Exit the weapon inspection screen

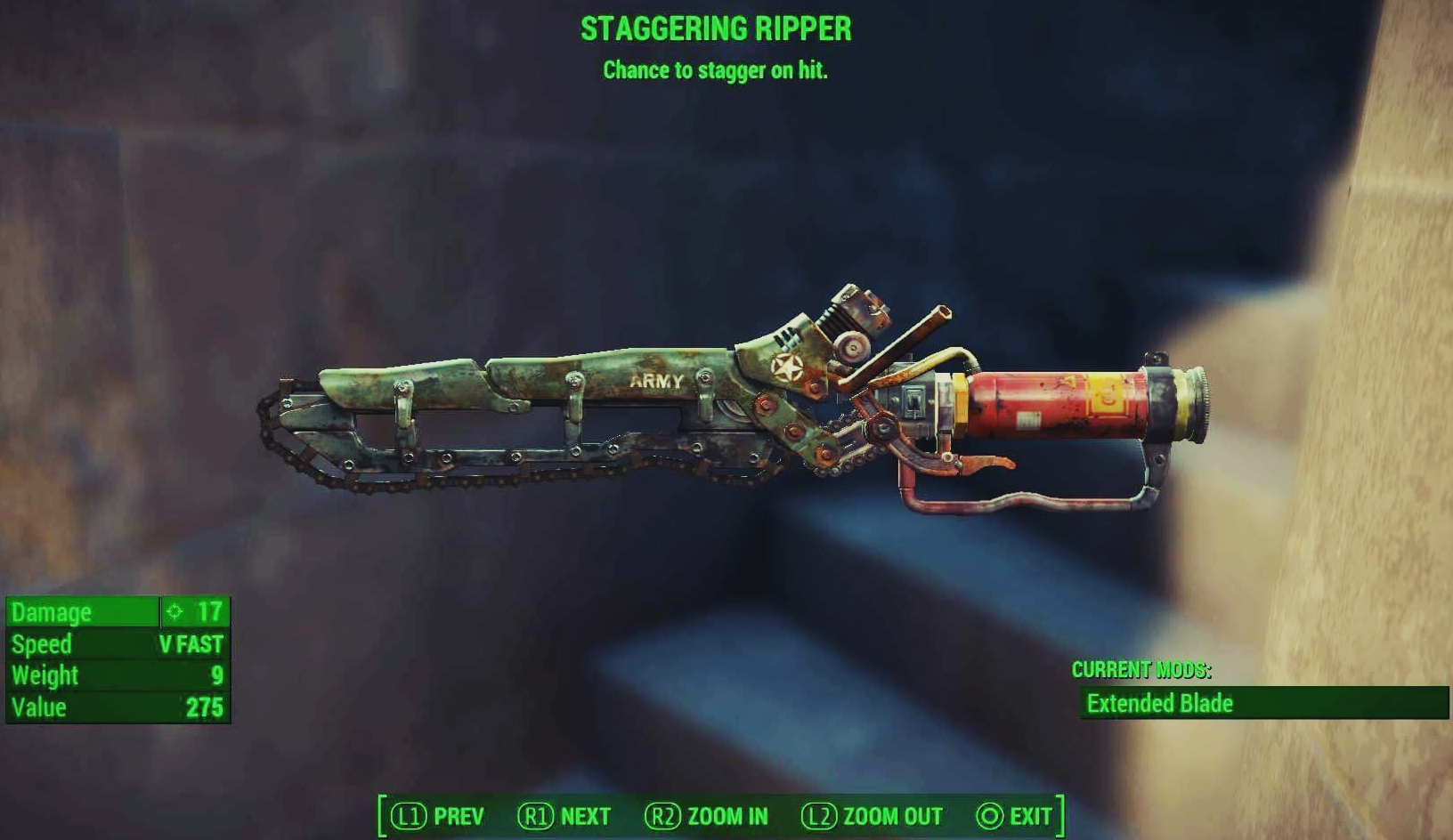point(1015,816)
